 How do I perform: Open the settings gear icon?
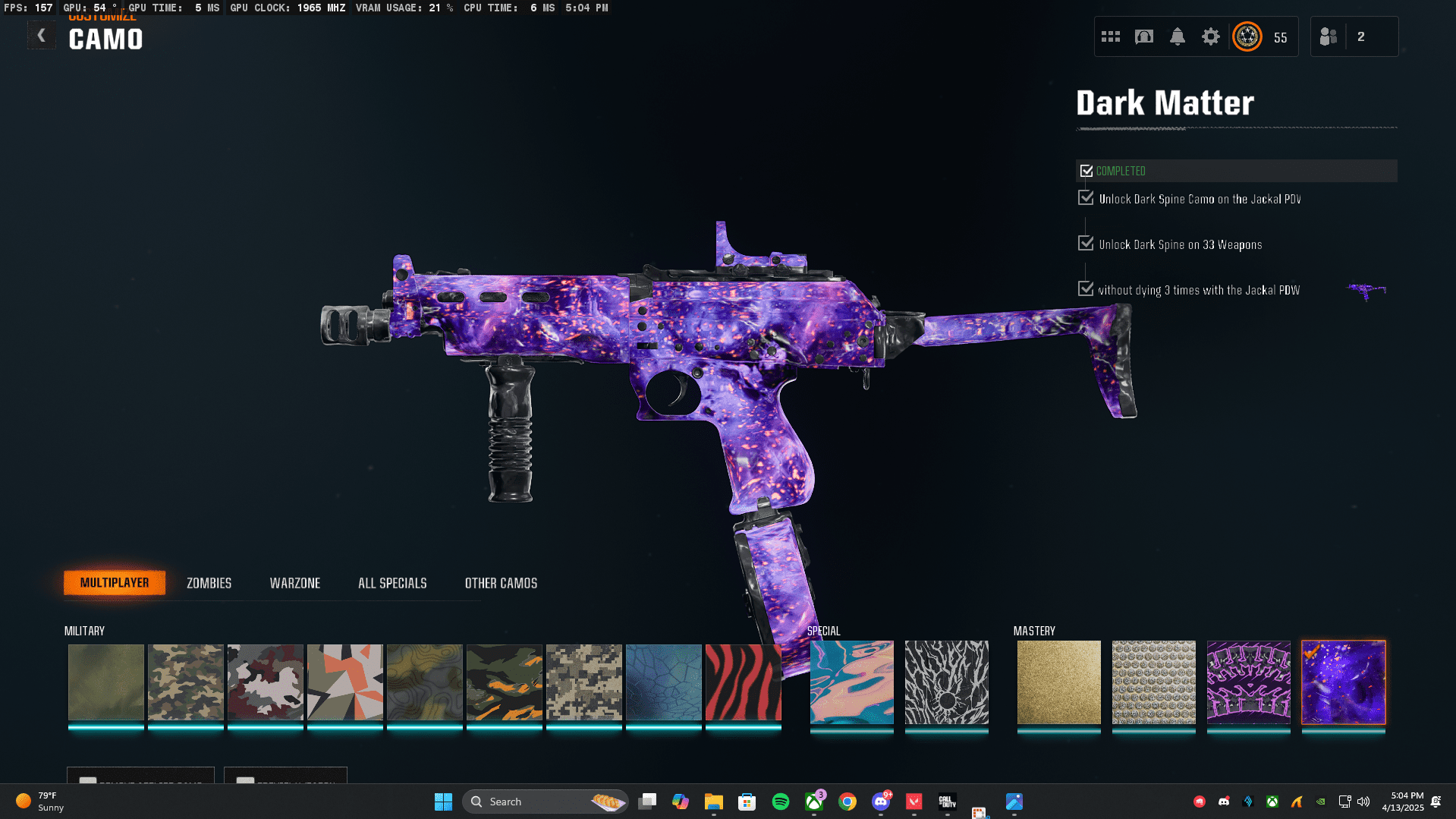pos(1210,36)
